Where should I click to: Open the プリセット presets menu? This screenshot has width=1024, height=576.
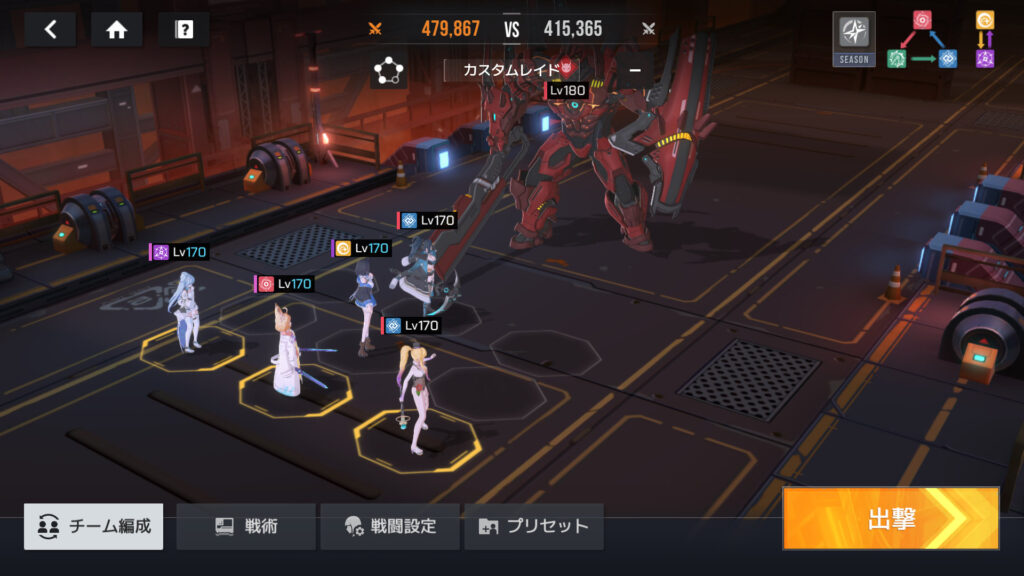534,526
